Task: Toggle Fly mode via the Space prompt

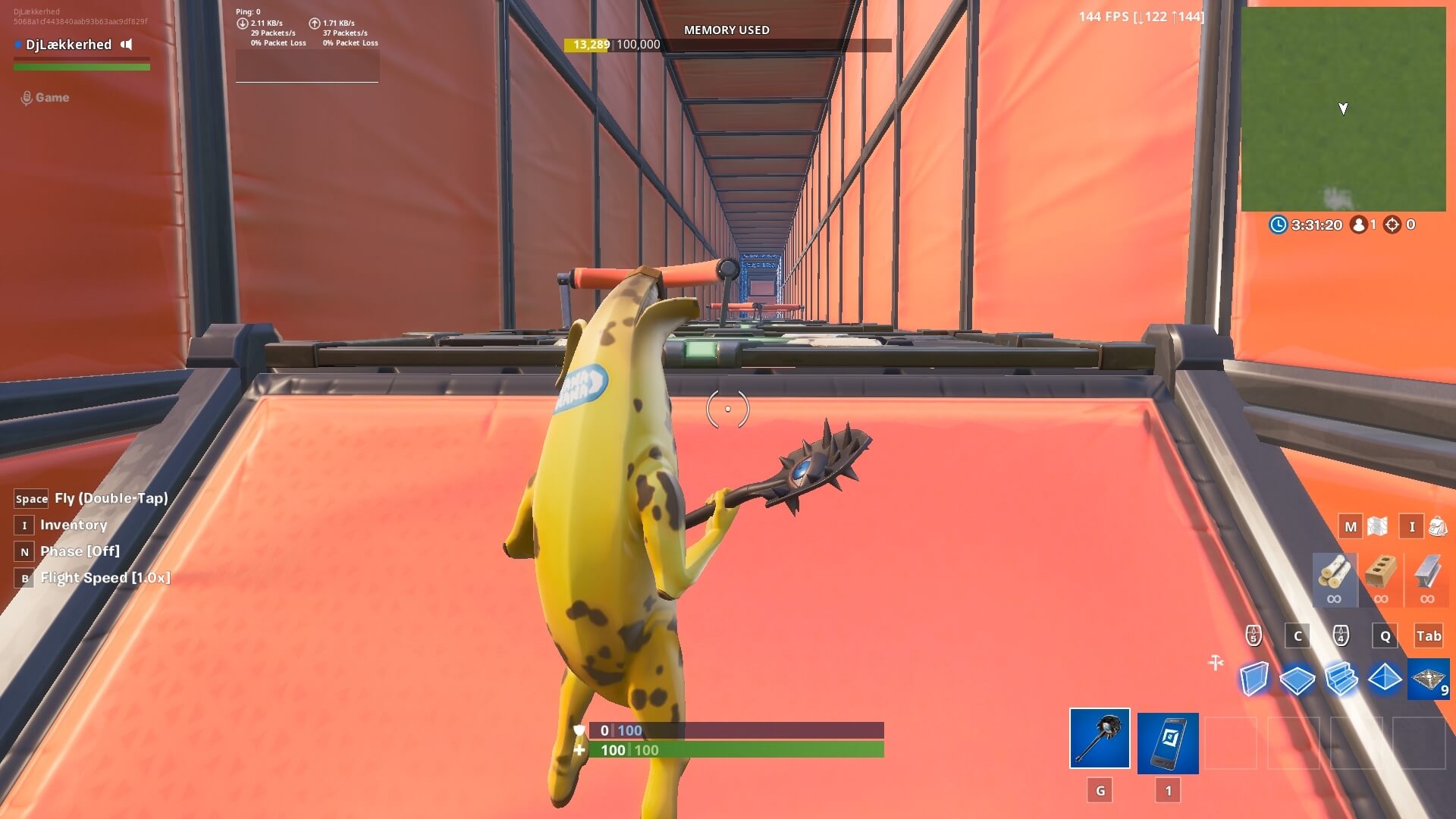Action: [31, 498]
